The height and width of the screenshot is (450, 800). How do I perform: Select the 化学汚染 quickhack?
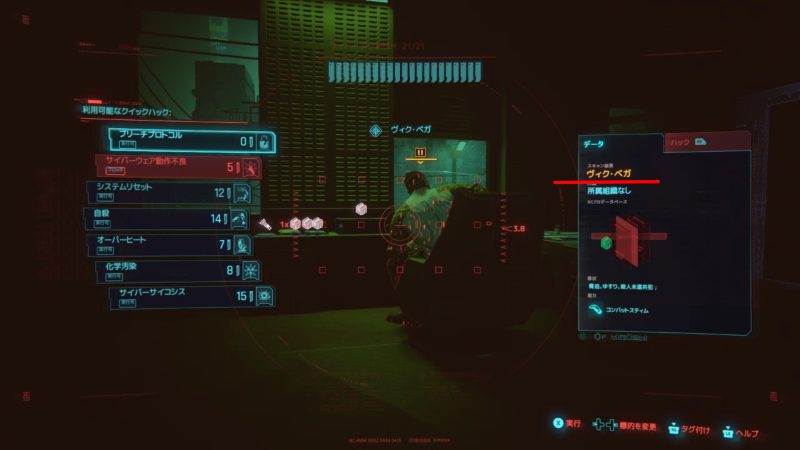click(x=180, y=270)
